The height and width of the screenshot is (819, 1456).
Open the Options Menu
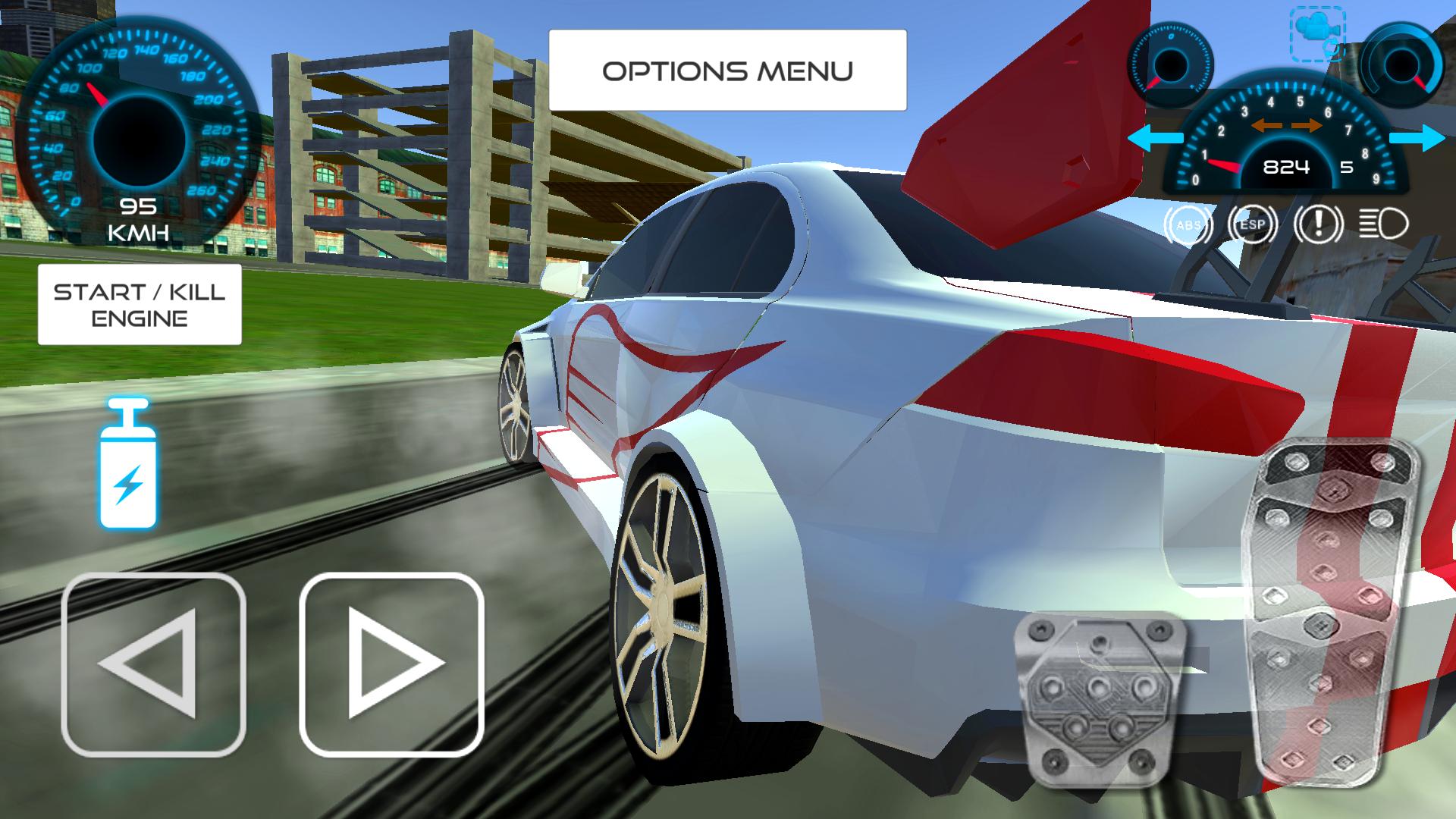coord(728,71)
